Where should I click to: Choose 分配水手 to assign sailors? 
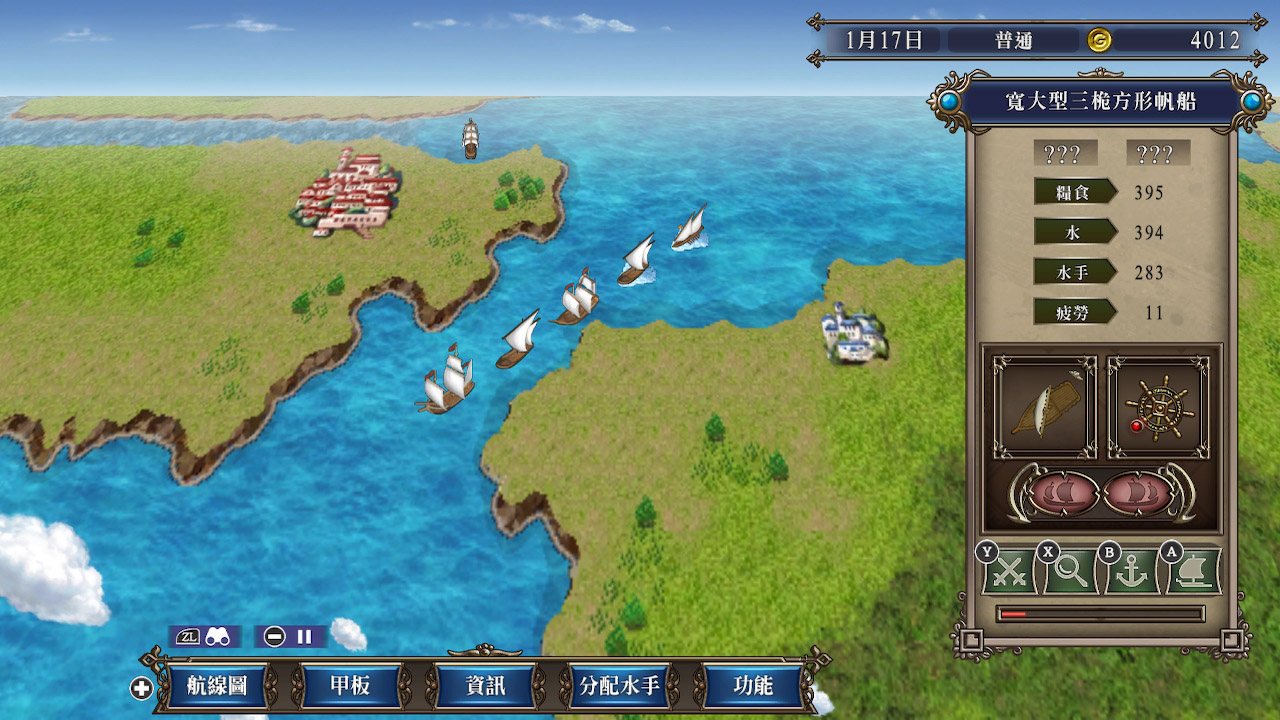tap(619, 686)
